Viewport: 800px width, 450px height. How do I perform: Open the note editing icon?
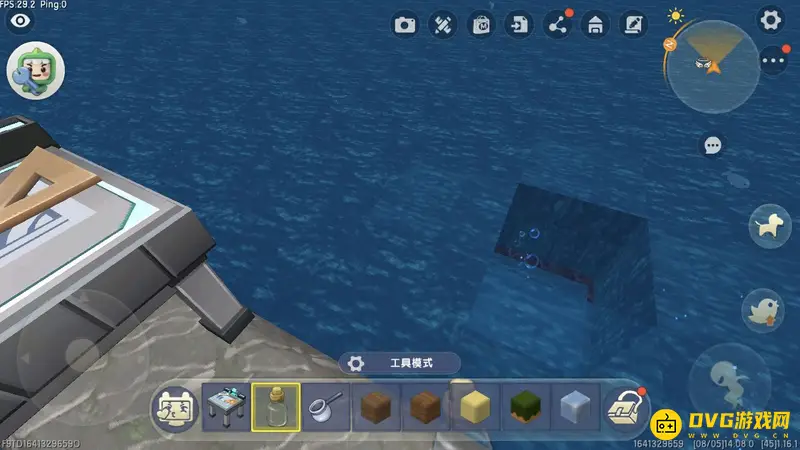[x=632, y=25]
